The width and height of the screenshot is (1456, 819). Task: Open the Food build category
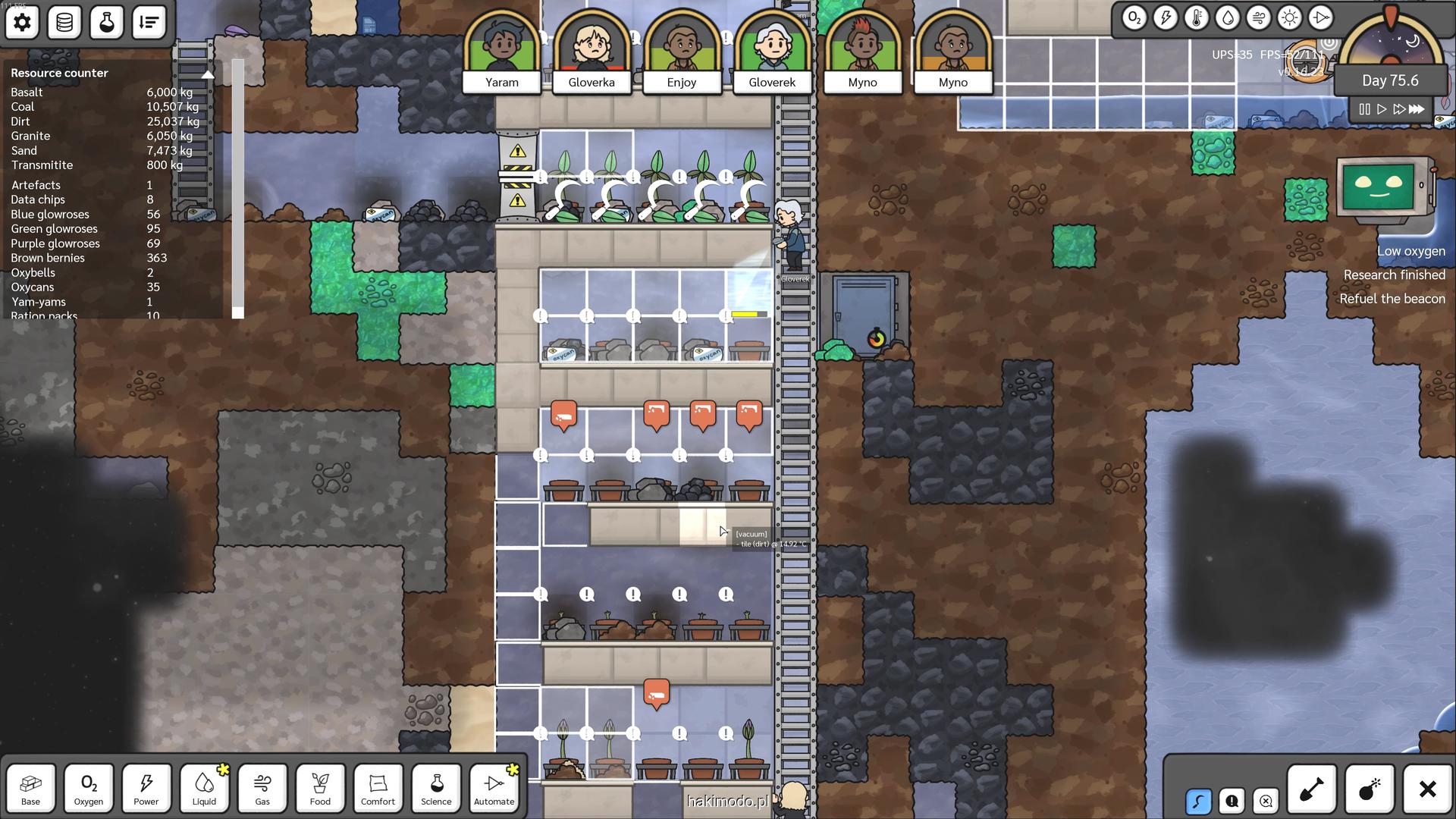[x=320, y=788]
